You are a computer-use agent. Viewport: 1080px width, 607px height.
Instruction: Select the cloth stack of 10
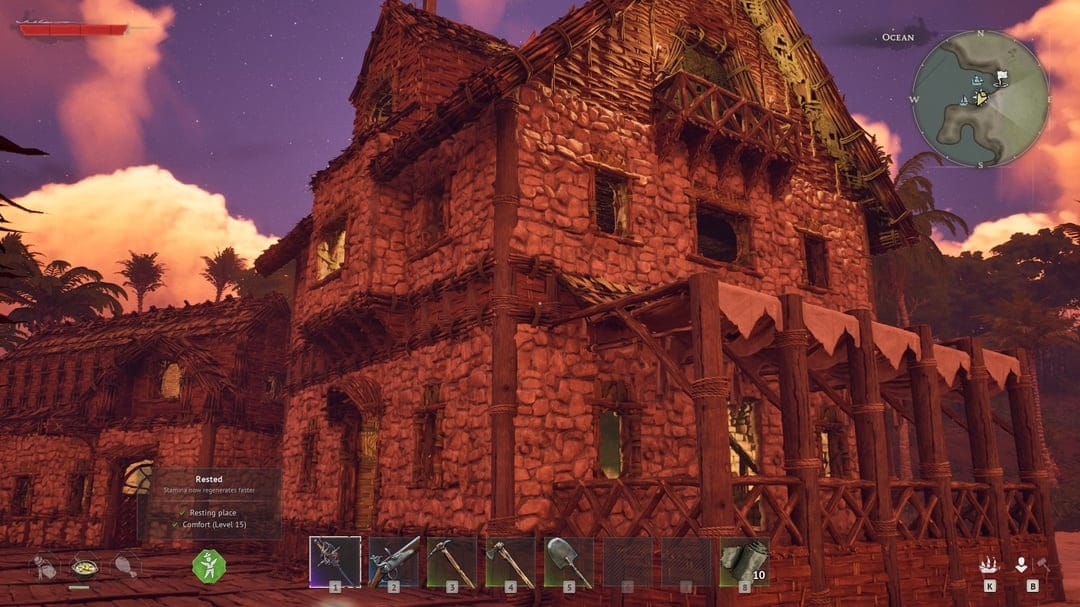[744, 562]
